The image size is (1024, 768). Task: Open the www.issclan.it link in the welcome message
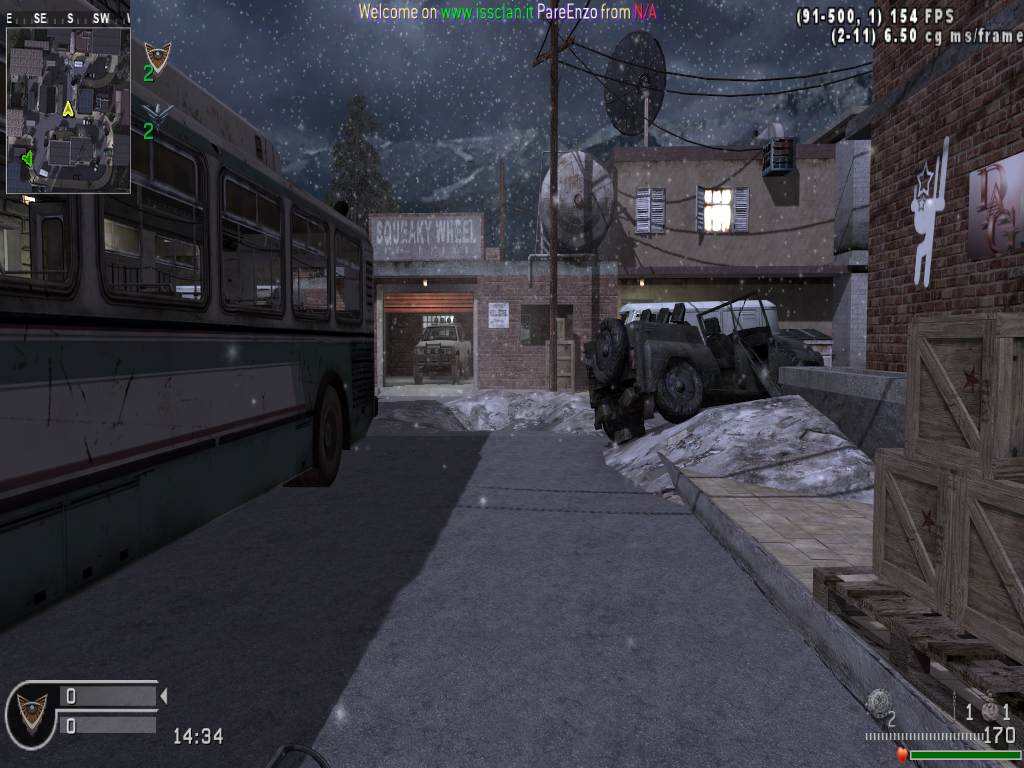click(487, 12)
